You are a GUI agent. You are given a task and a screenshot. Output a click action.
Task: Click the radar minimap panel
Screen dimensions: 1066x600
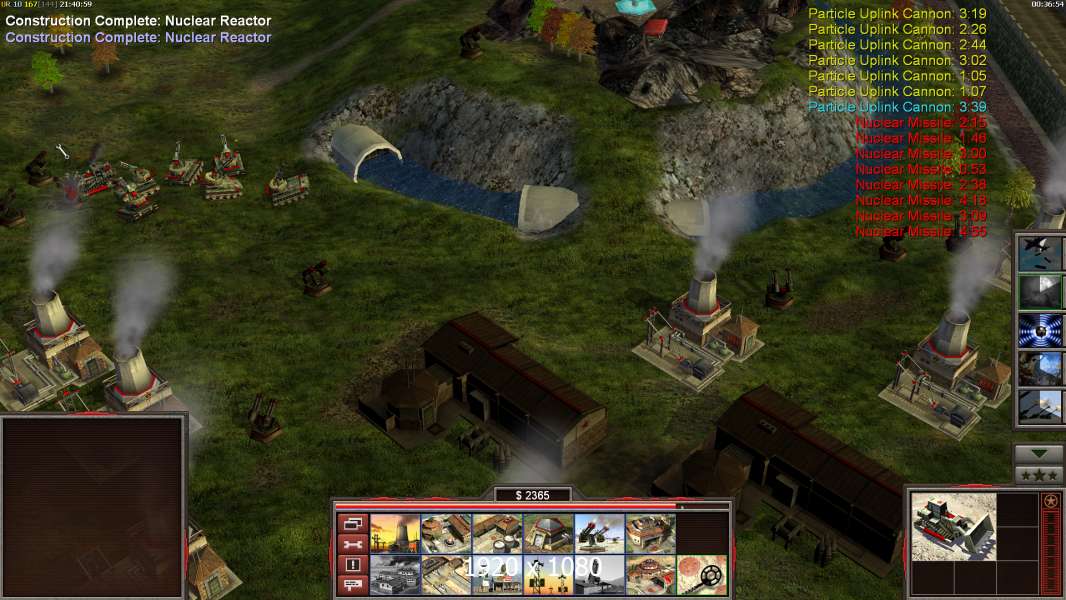pyautogui.click(x=93, y=507)
